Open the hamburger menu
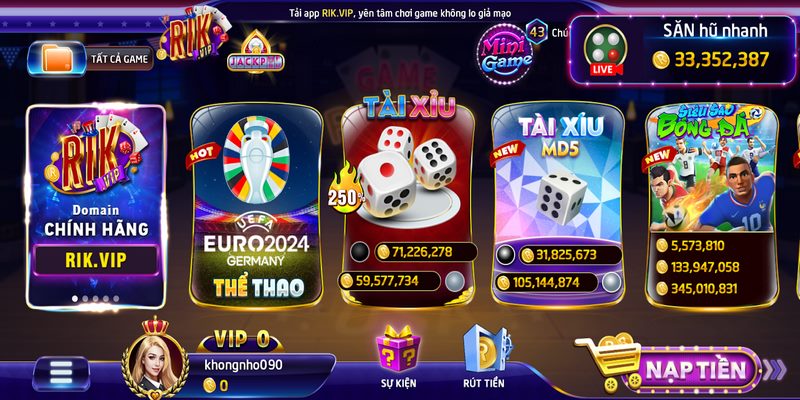800x400 pixels. click(62, 374)
